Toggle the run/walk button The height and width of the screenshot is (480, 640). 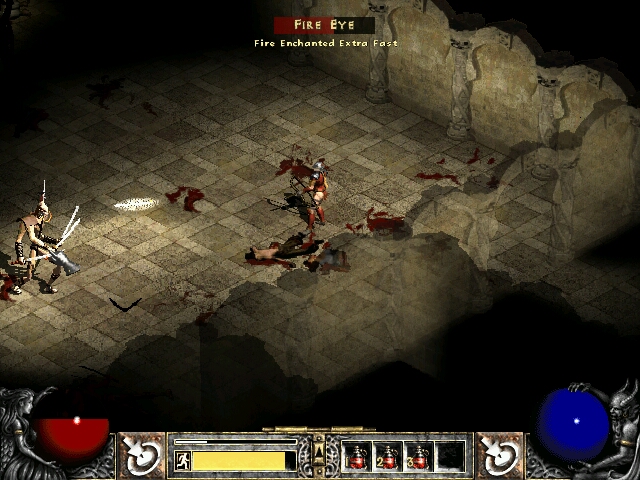[x=183, y=460]
